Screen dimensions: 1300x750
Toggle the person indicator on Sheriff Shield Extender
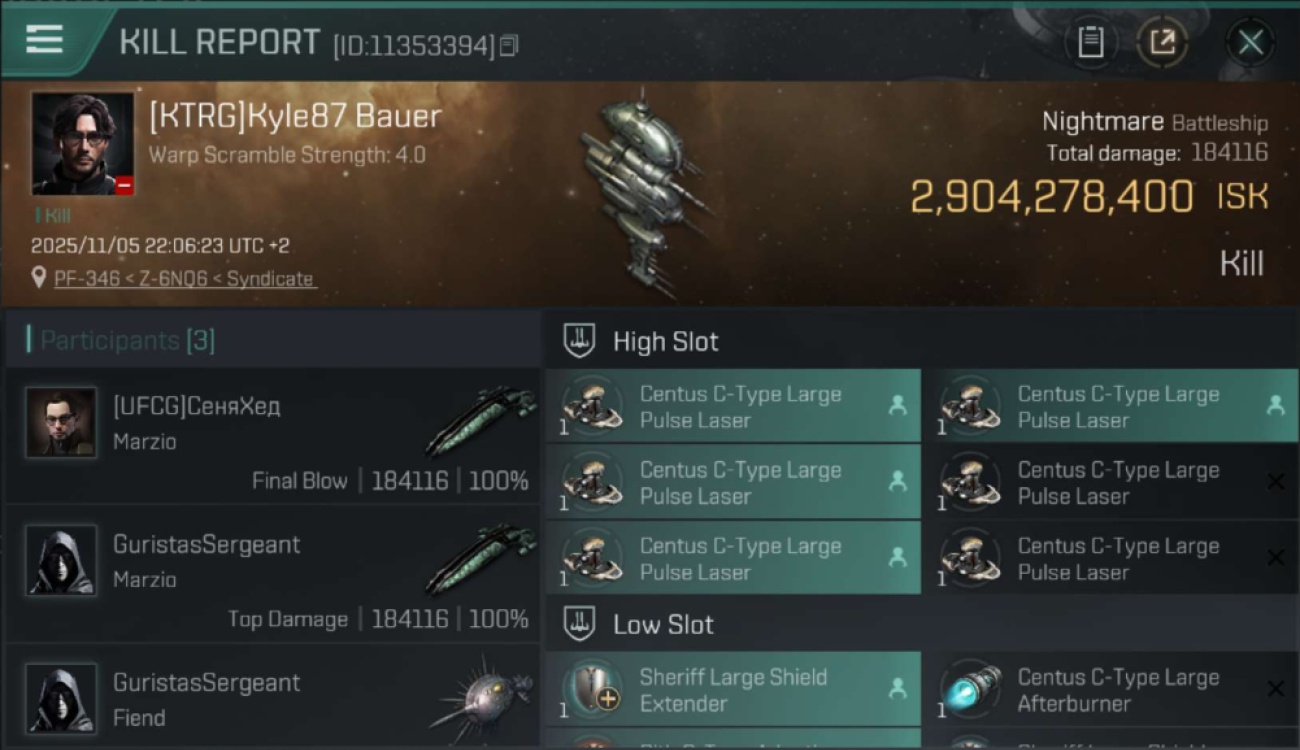pos(897,688)
